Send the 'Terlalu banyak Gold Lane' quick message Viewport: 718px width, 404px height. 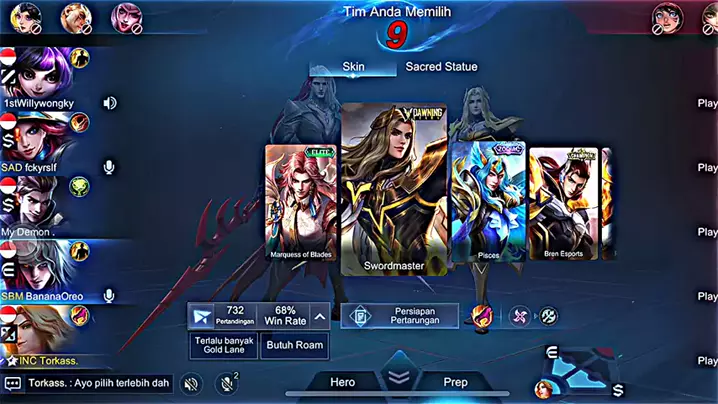[x=223, y=346]
